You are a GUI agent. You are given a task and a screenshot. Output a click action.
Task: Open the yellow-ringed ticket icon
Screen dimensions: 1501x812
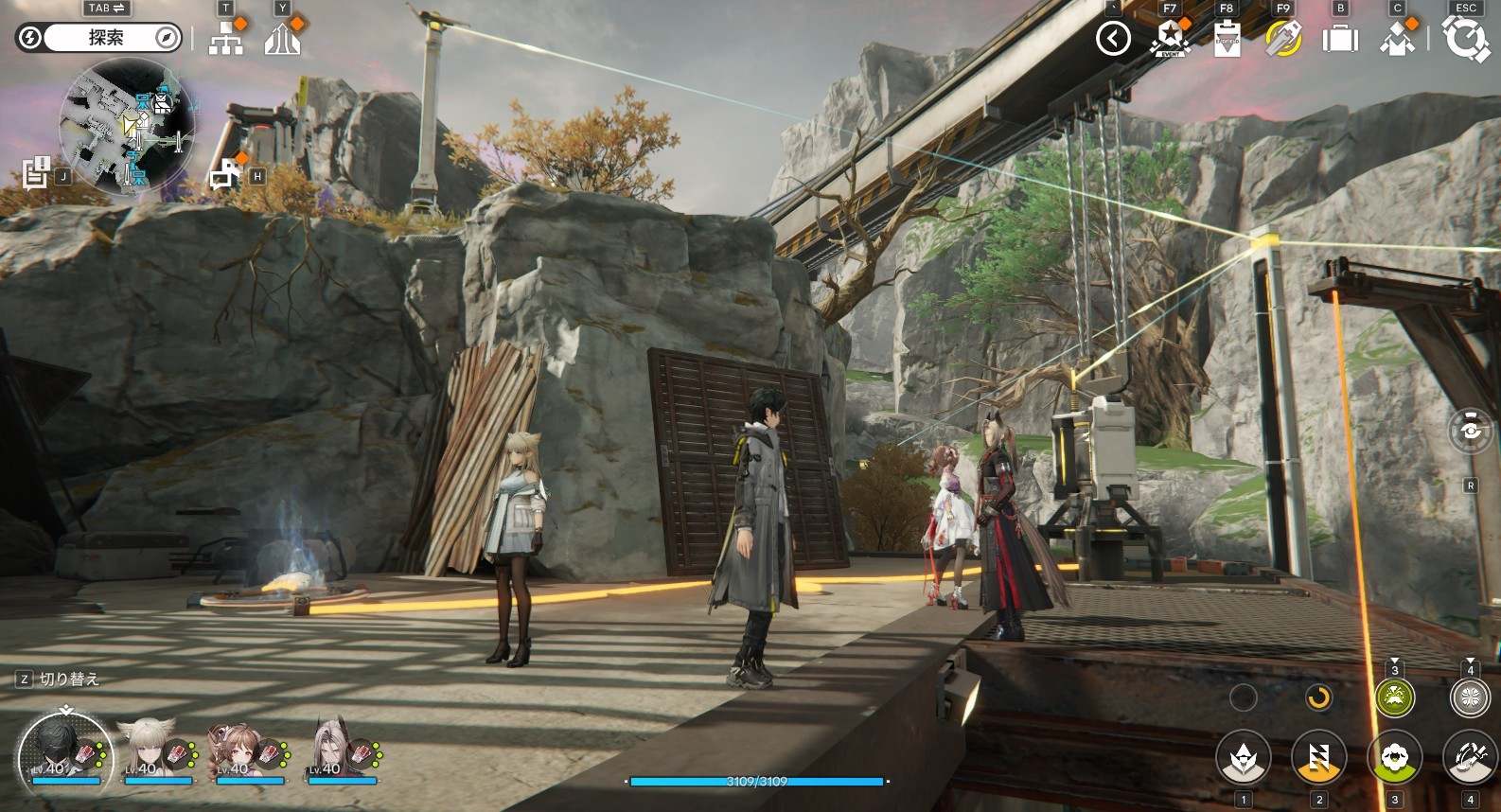[x=1283, y=39]
